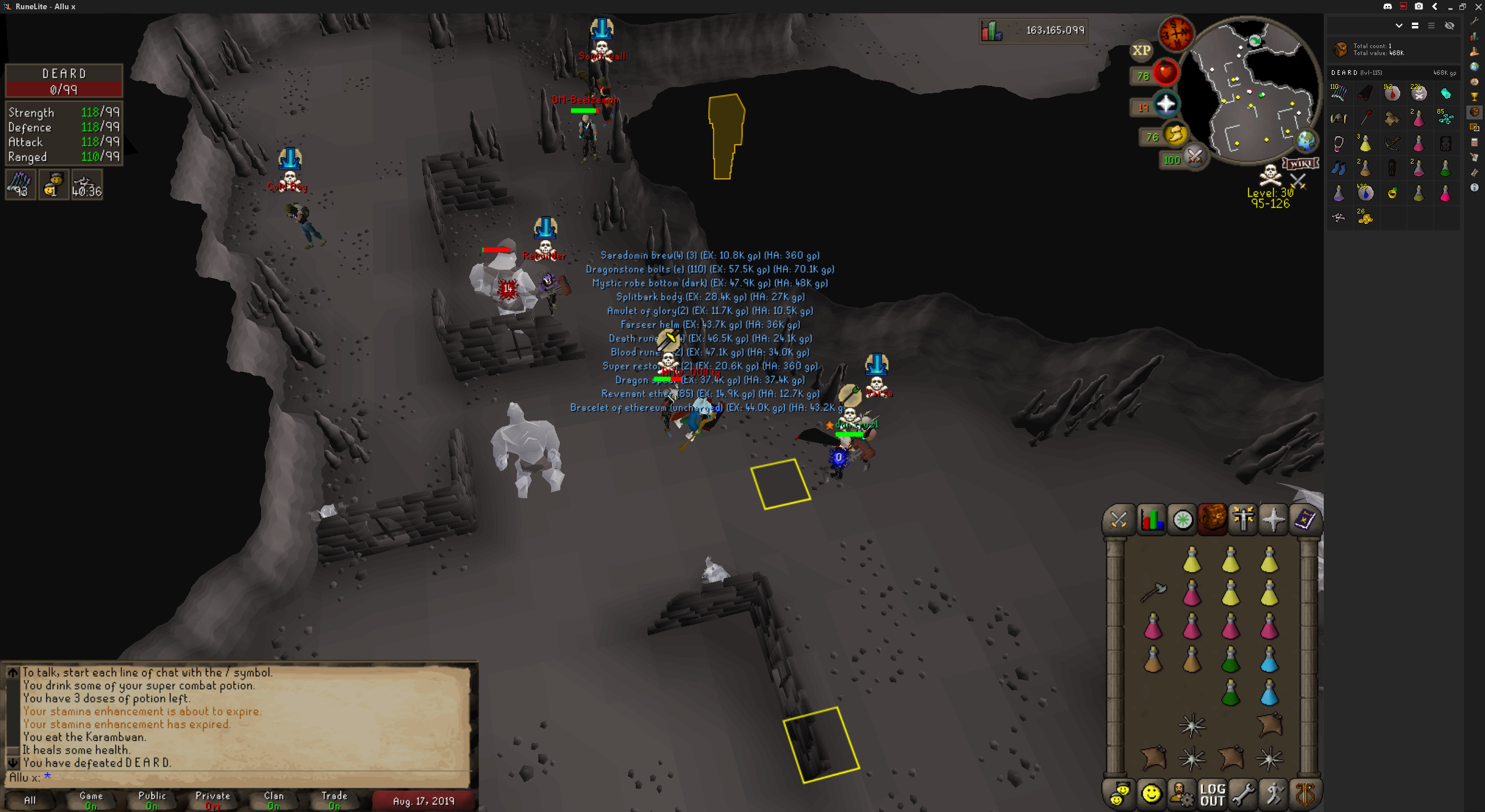Open the emotes running man tab
Screen dimensions: 1485x812
[1274, 794]
